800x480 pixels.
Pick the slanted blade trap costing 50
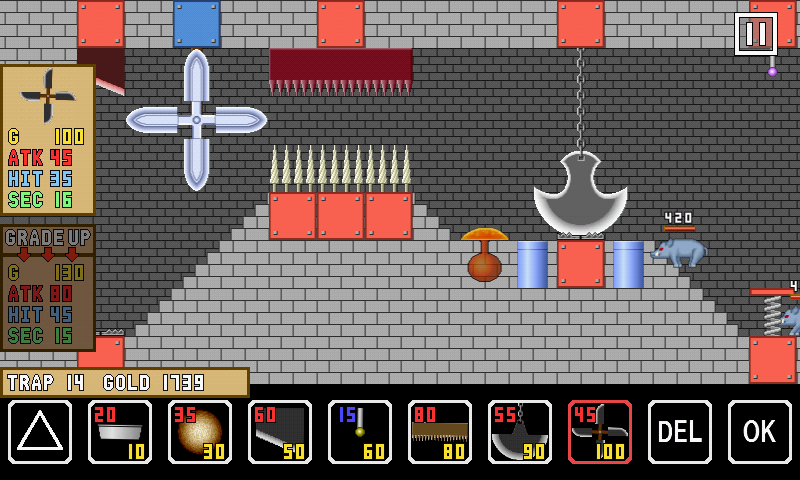click(280, 432)
